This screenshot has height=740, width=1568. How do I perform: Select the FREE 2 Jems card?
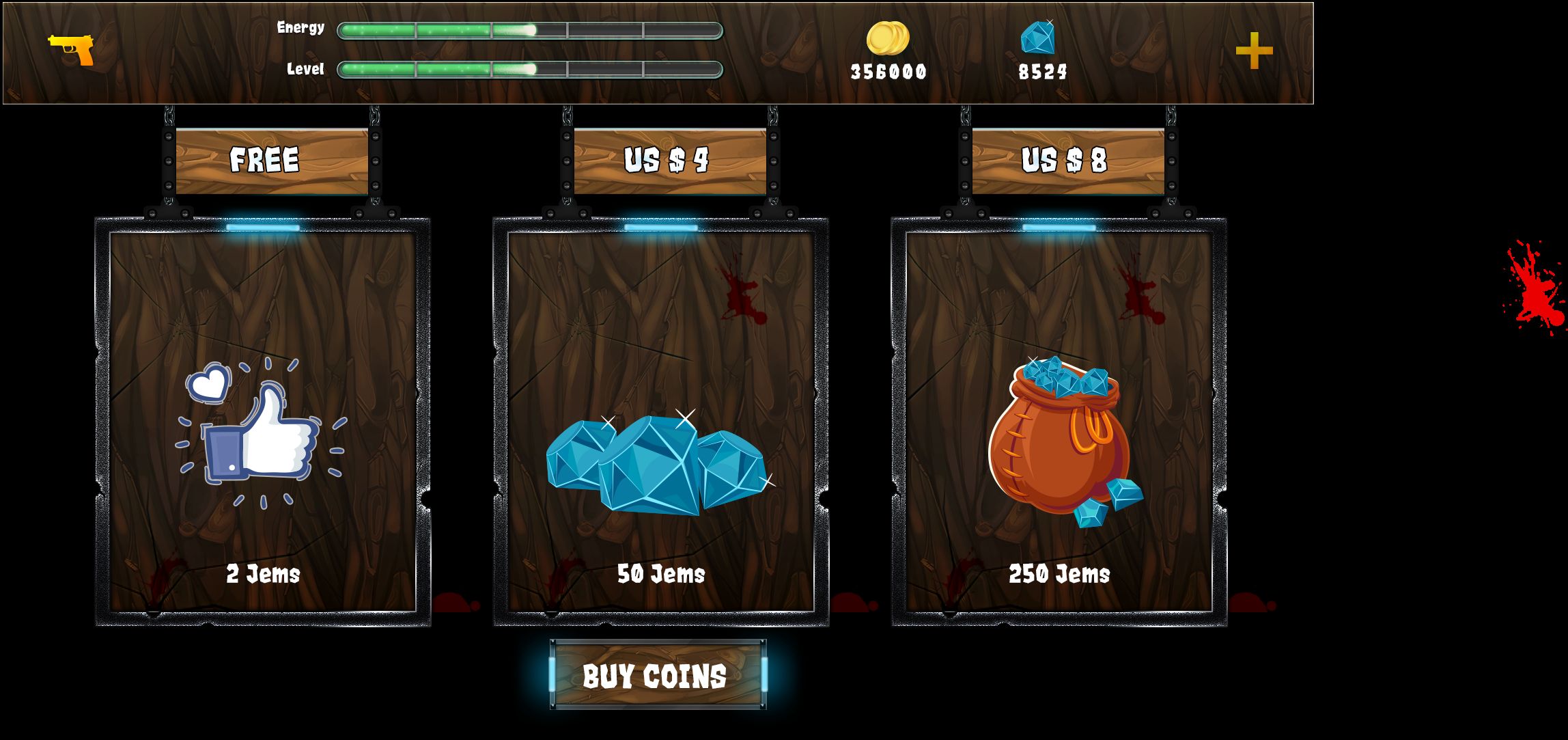(263, 422)
